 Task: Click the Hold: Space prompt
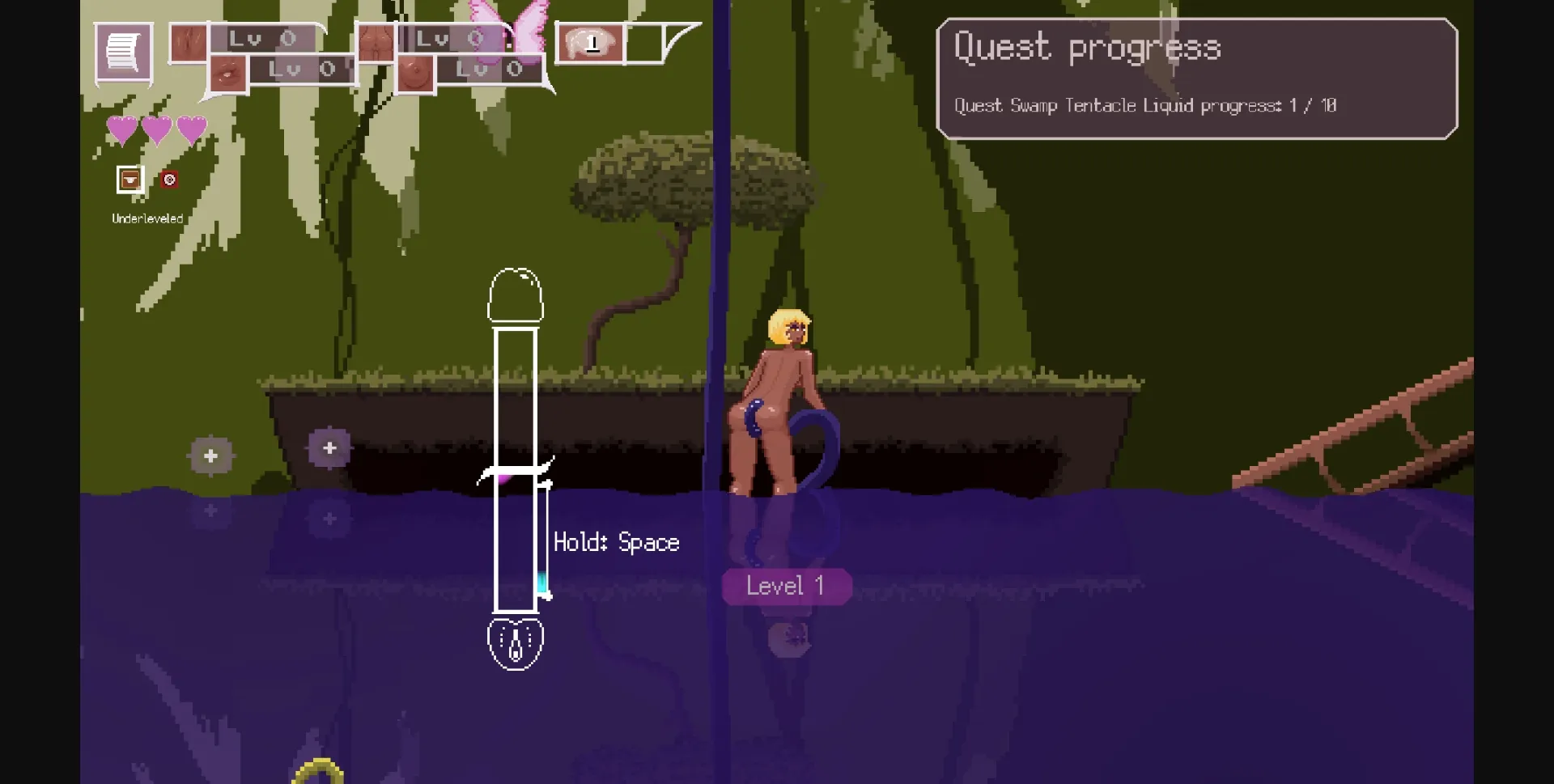click(x=616, y=542)
